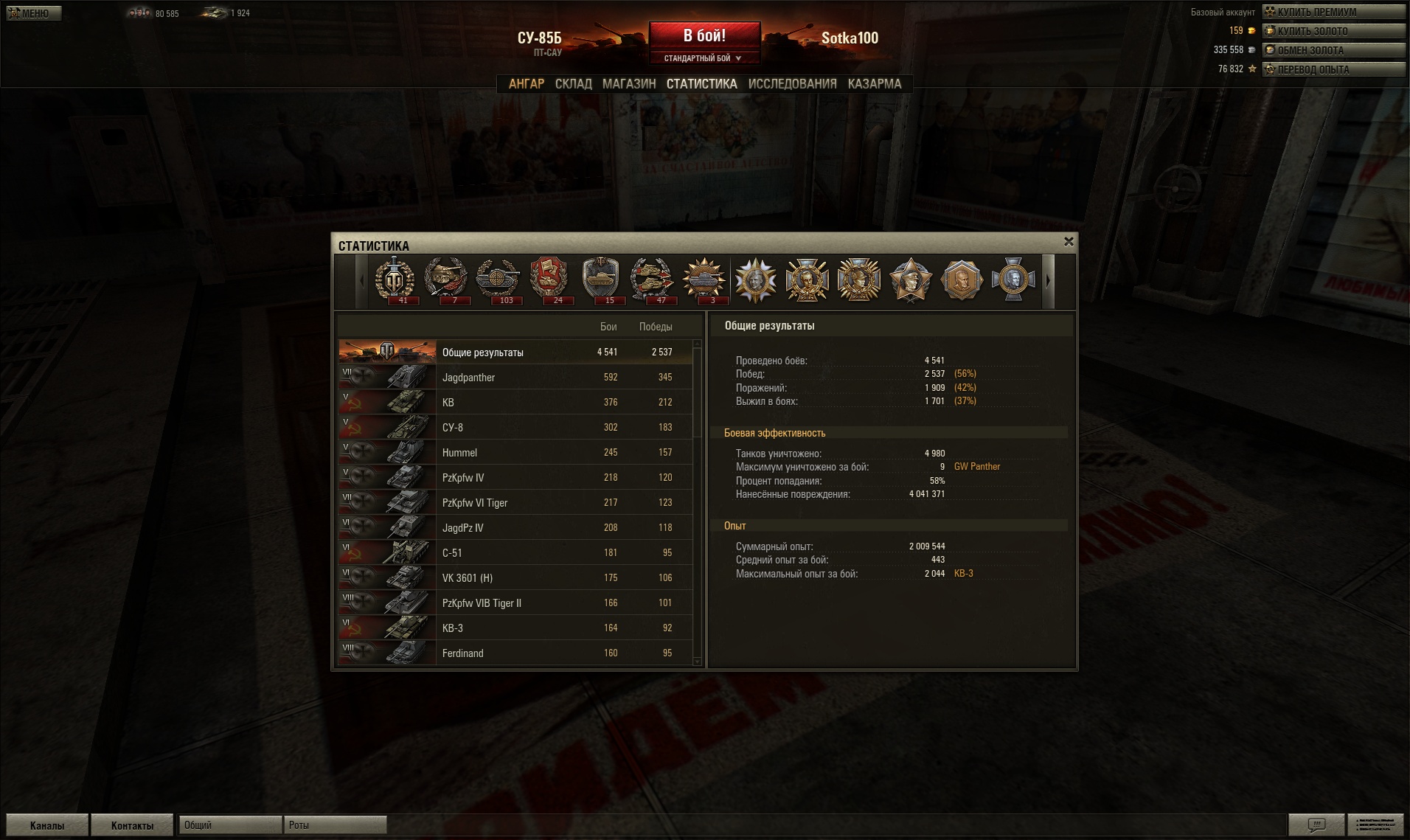
Task: Open battle type dropdown Стандартный бой
Action: tap(703, 58)
